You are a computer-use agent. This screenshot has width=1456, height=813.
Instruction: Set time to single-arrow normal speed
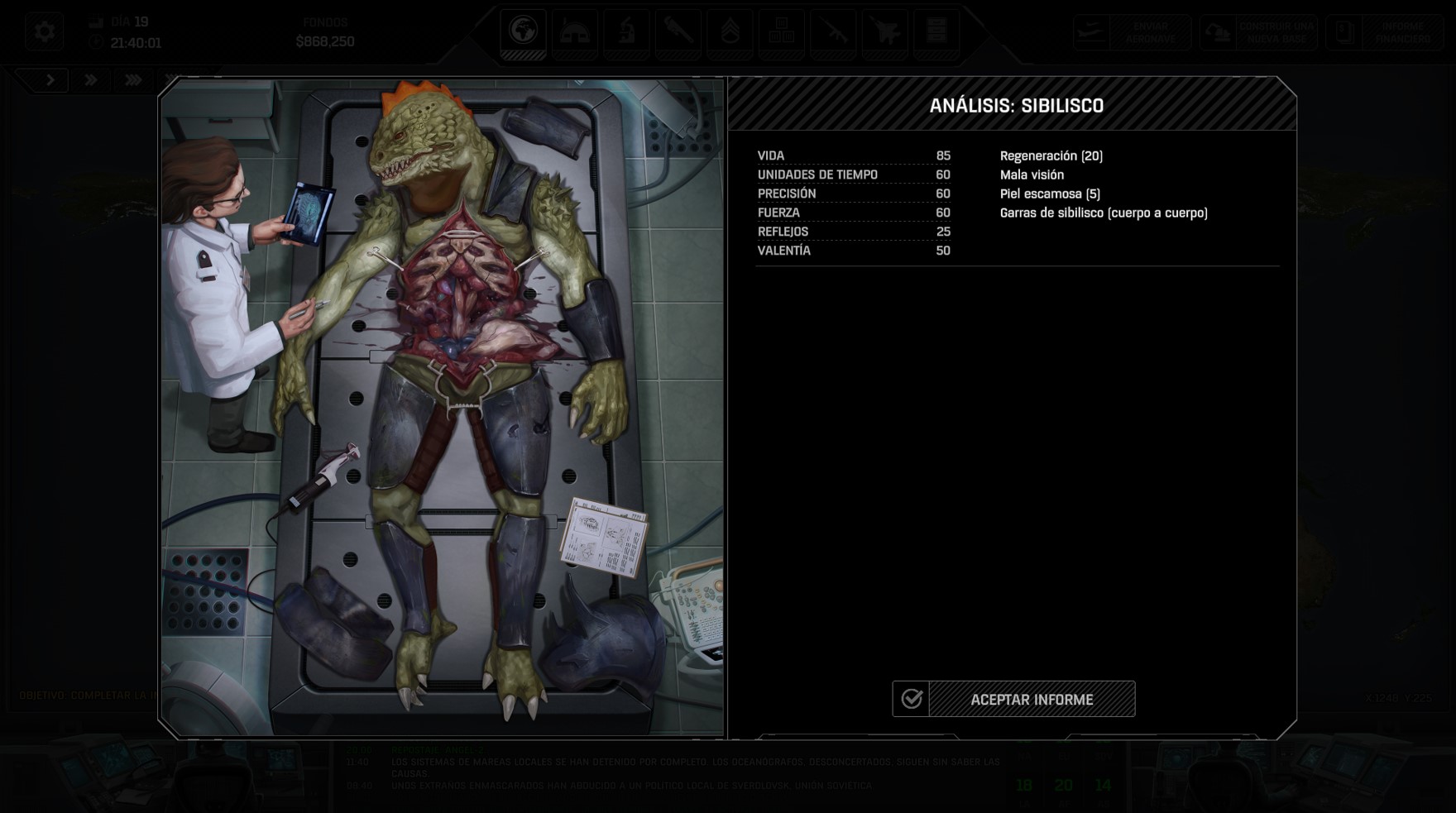point(50,80)
